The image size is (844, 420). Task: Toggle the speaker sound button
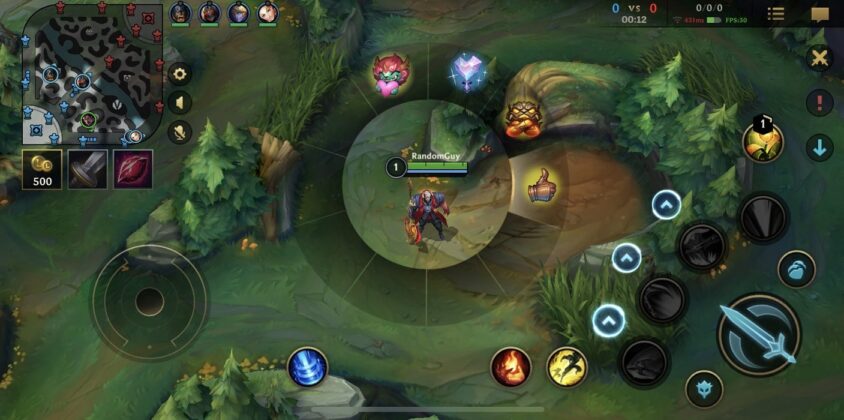[x=180, y=102]
